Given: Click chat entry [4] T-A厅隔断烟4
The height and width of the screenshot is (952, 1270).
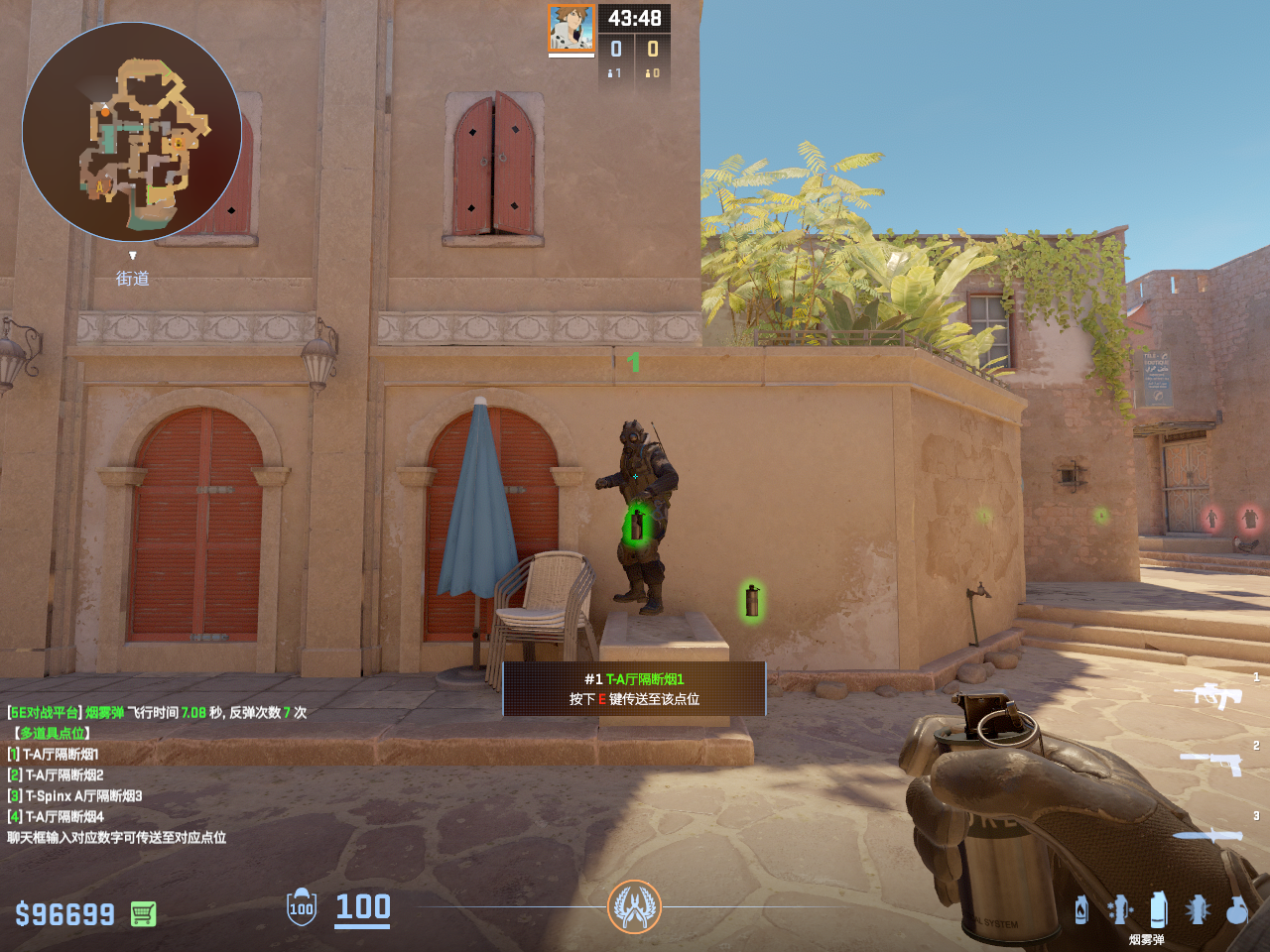Looking at the screenshot, I should pos(57,817).
